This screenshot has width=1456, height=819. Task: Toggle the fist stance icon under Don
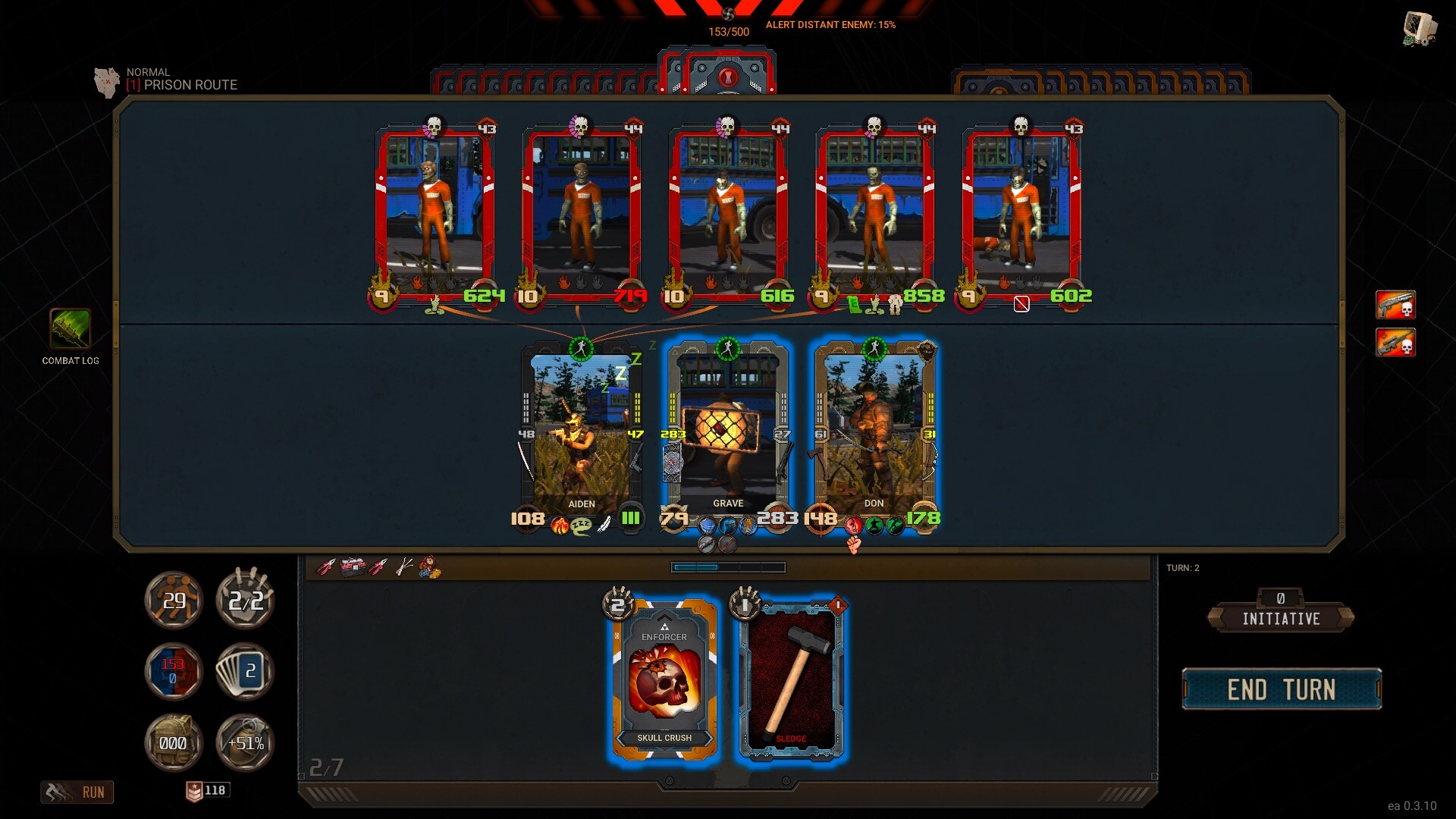tap(855, 543)
